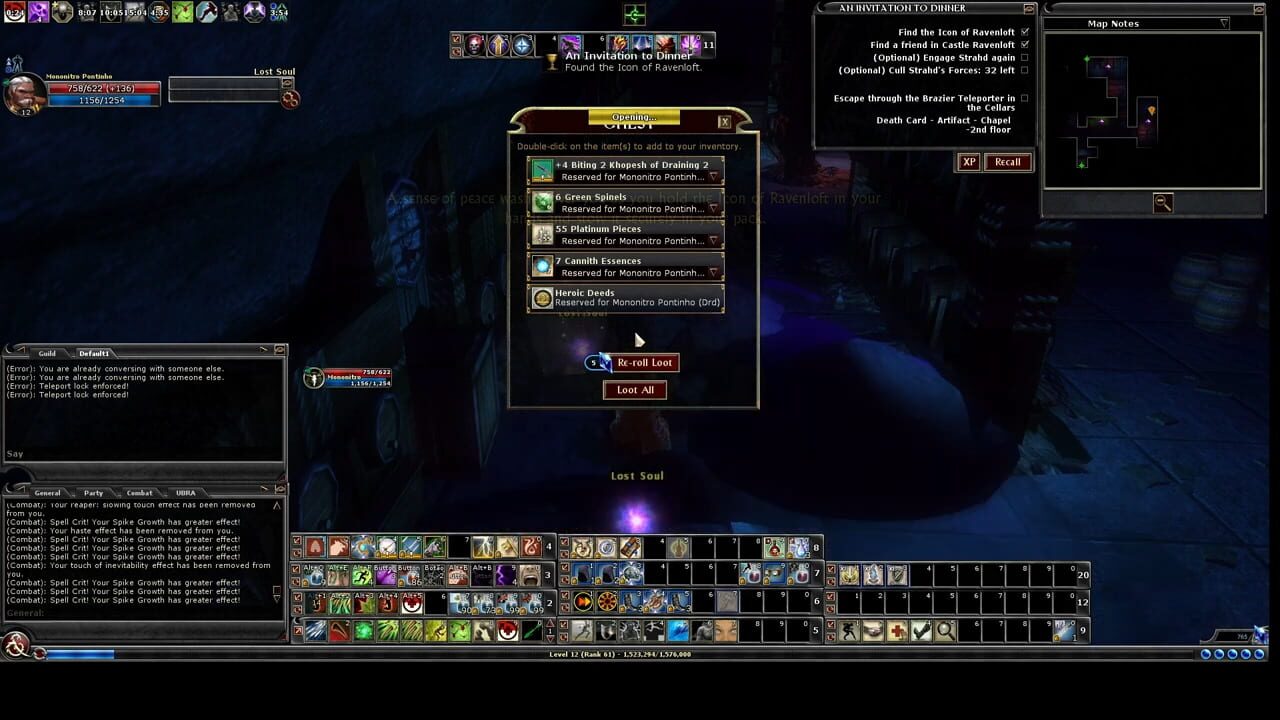Check the Engage Strahd again objective box
The height and width of the screenshot is (720, 1280).
[x=1024, y=57]
